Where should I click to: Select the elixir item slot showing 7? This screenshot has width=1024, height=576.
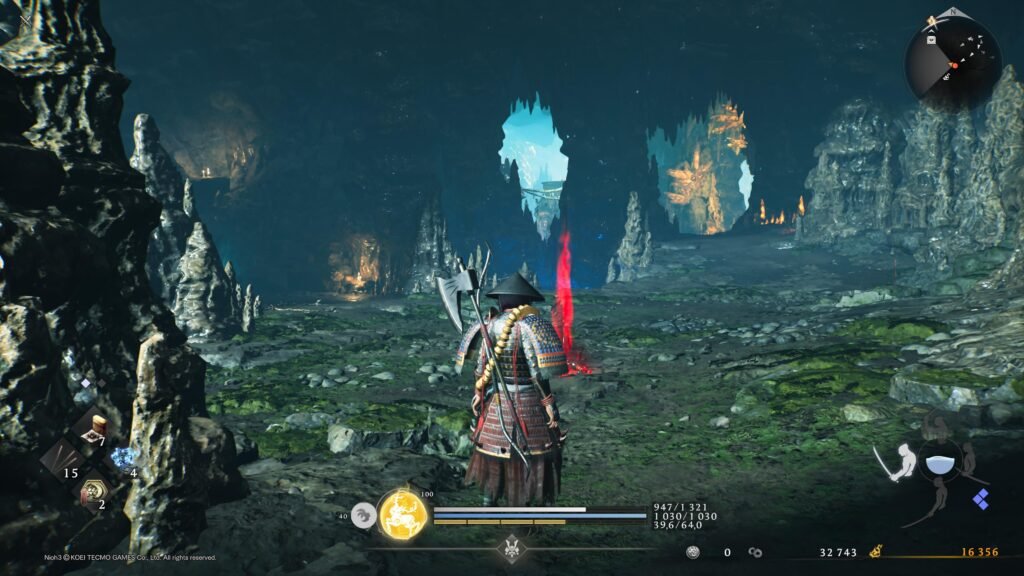(96, 428)
